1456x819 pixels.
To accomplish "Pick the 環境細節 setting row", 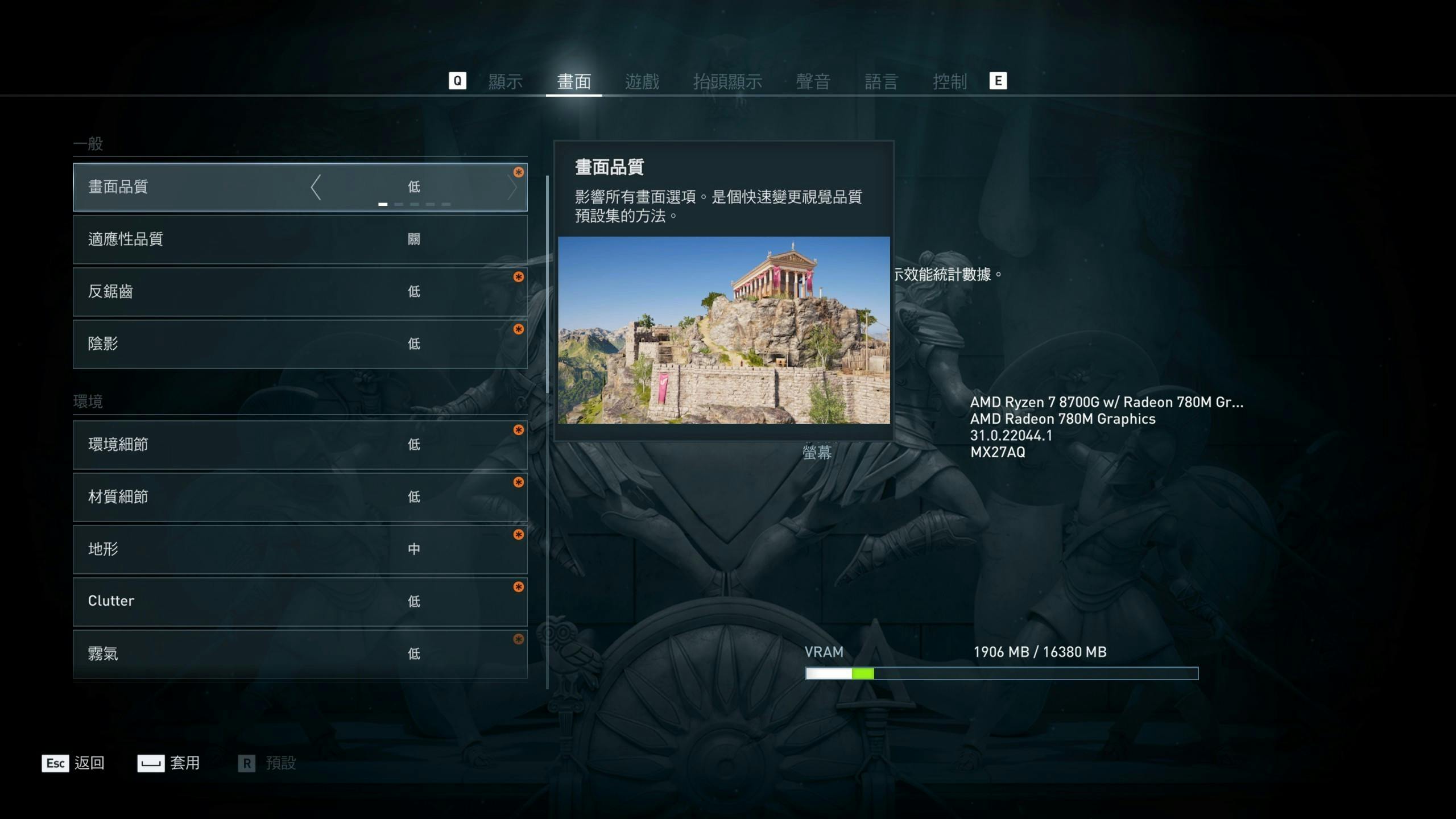I will point(300,445).
